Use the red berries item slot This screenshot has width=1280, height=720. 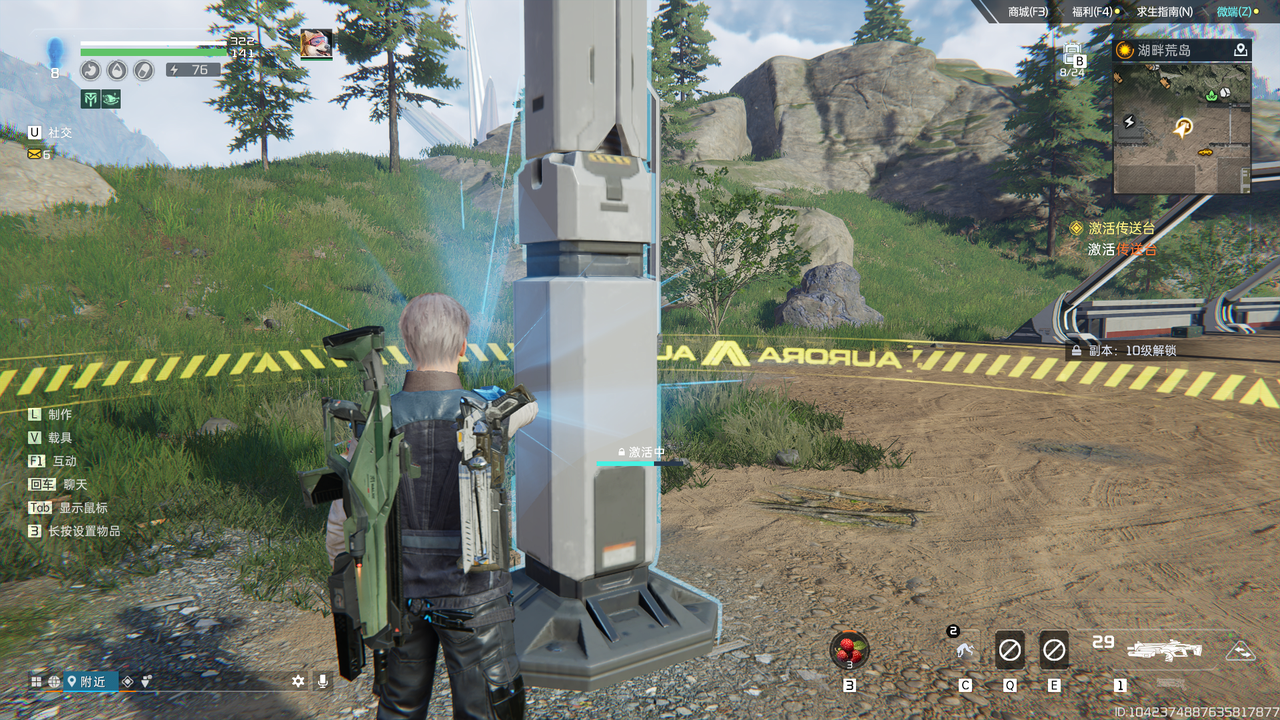point(849,649)
